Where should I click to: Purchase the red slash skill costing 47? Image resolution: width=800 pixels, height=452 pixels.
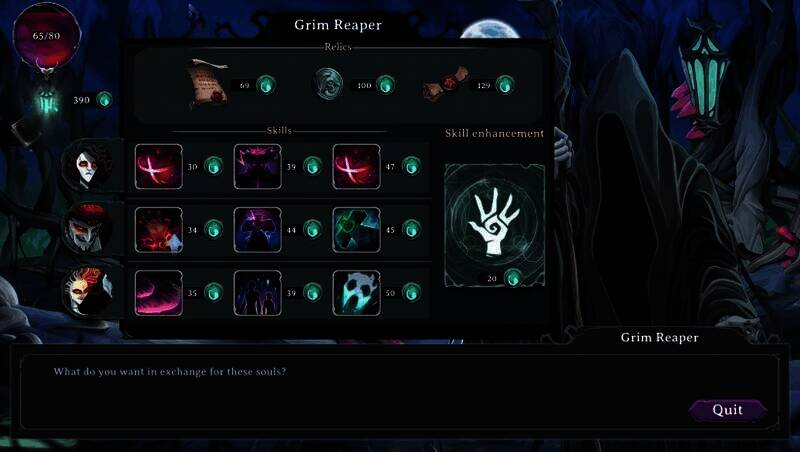coord(357,166)
